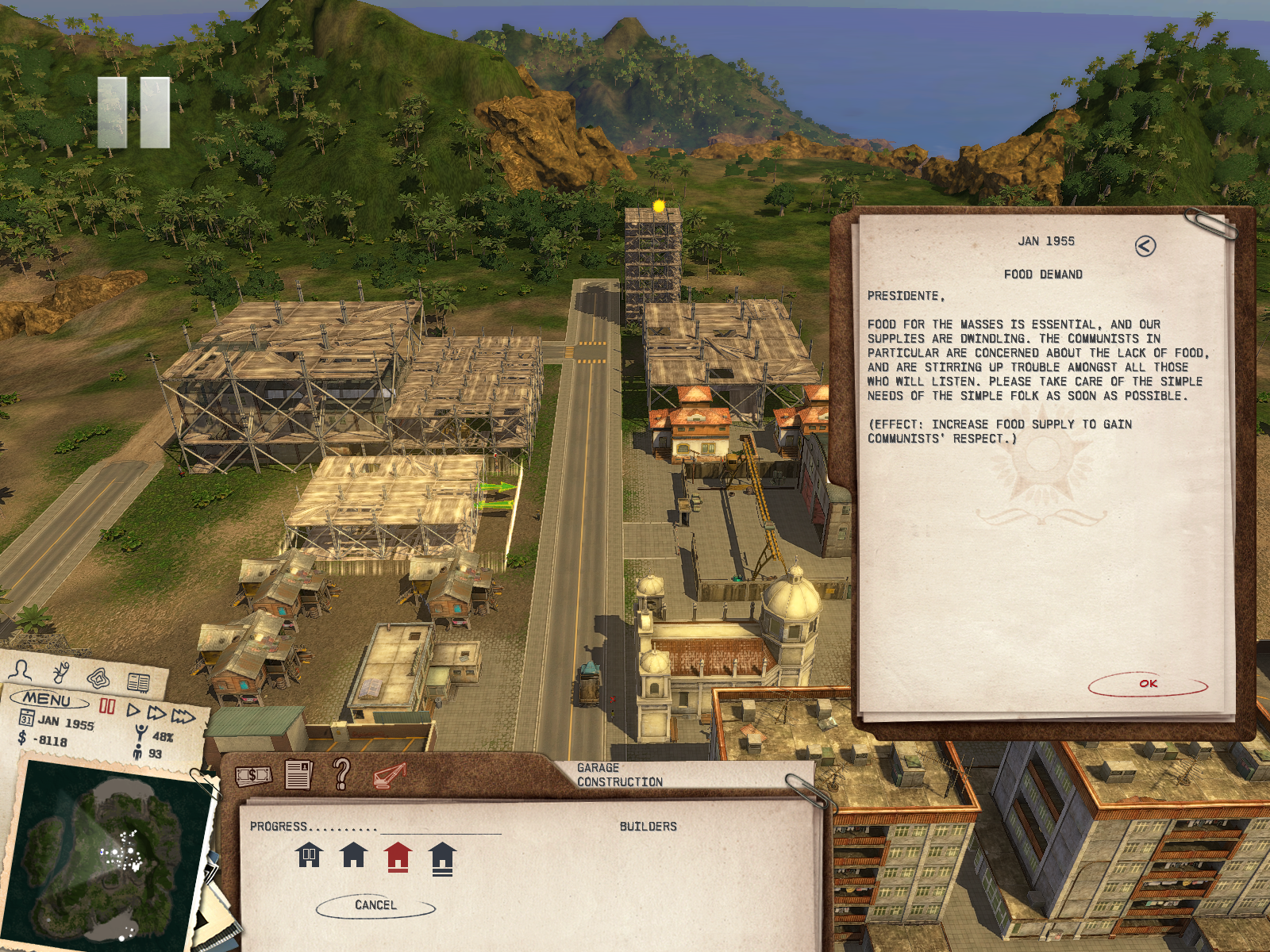Select the house with window priority icon
The image size is (1270, 952).
[x=309, y=856]
